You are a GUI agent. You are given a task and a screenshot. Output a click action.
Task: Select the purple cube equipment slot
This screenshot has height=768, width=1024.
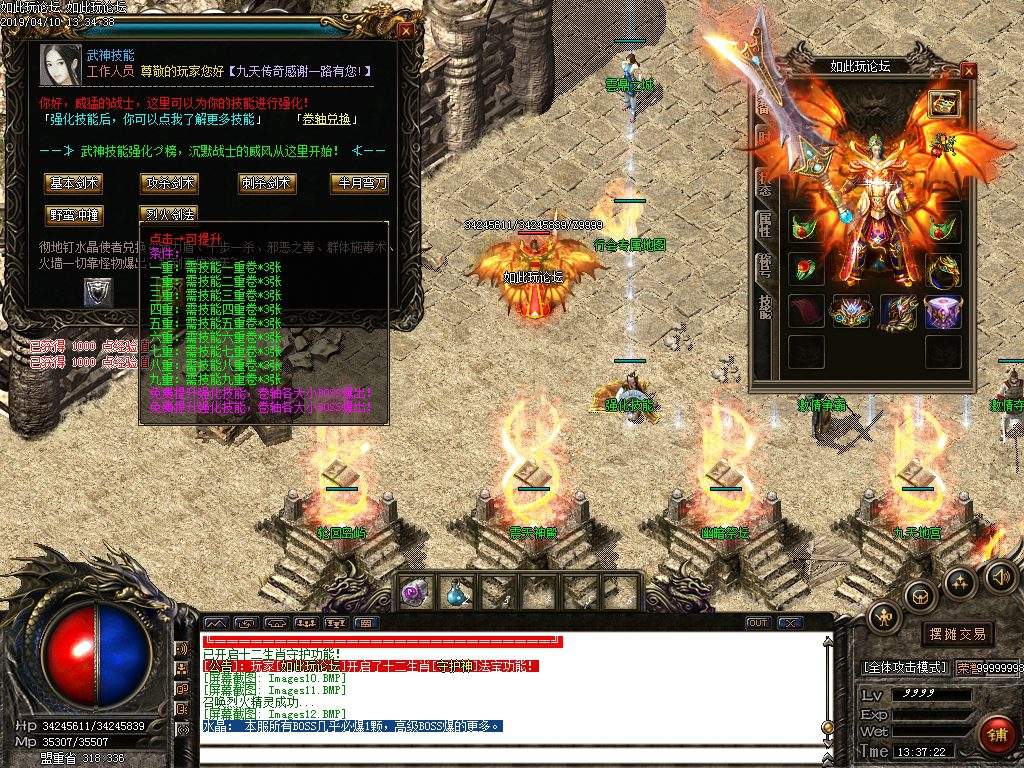[x=942, y=311]
